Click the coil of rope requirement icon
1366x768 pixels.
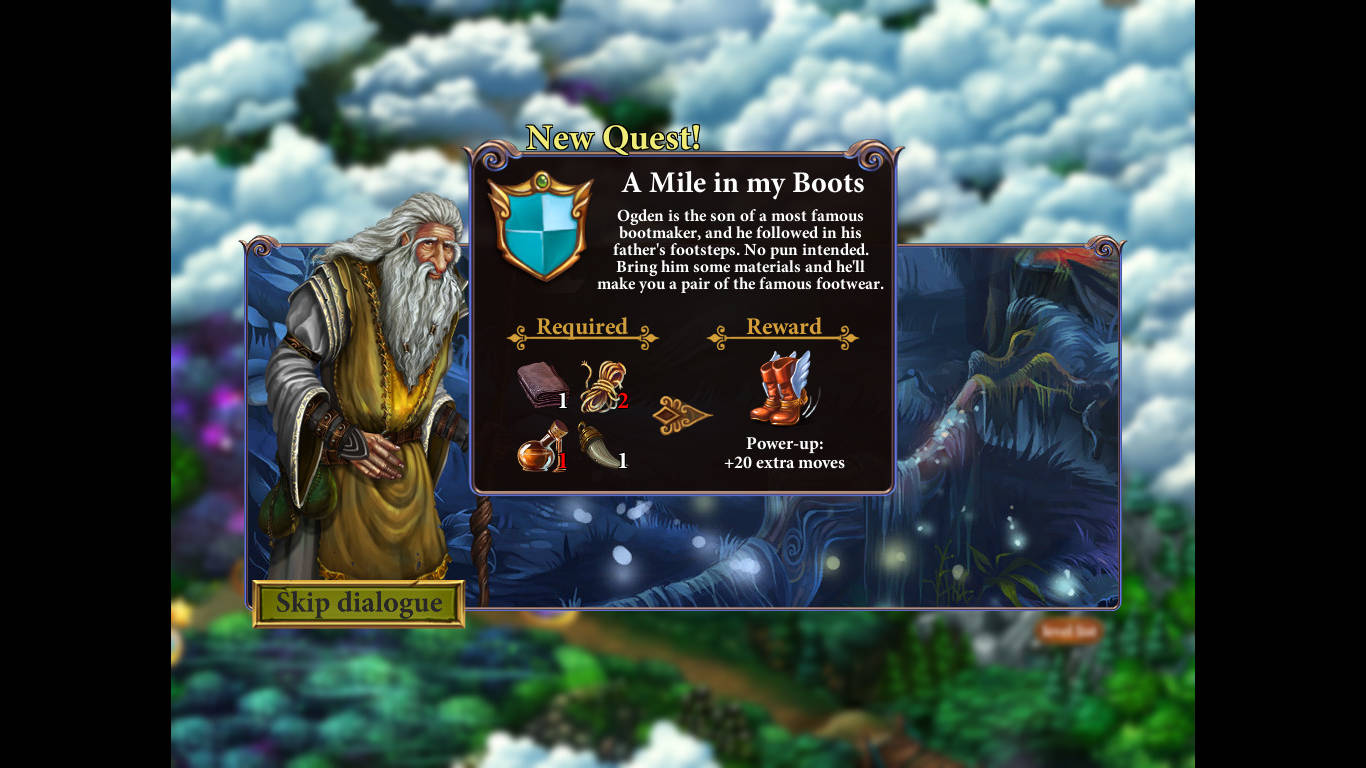[x=602, y=385]
